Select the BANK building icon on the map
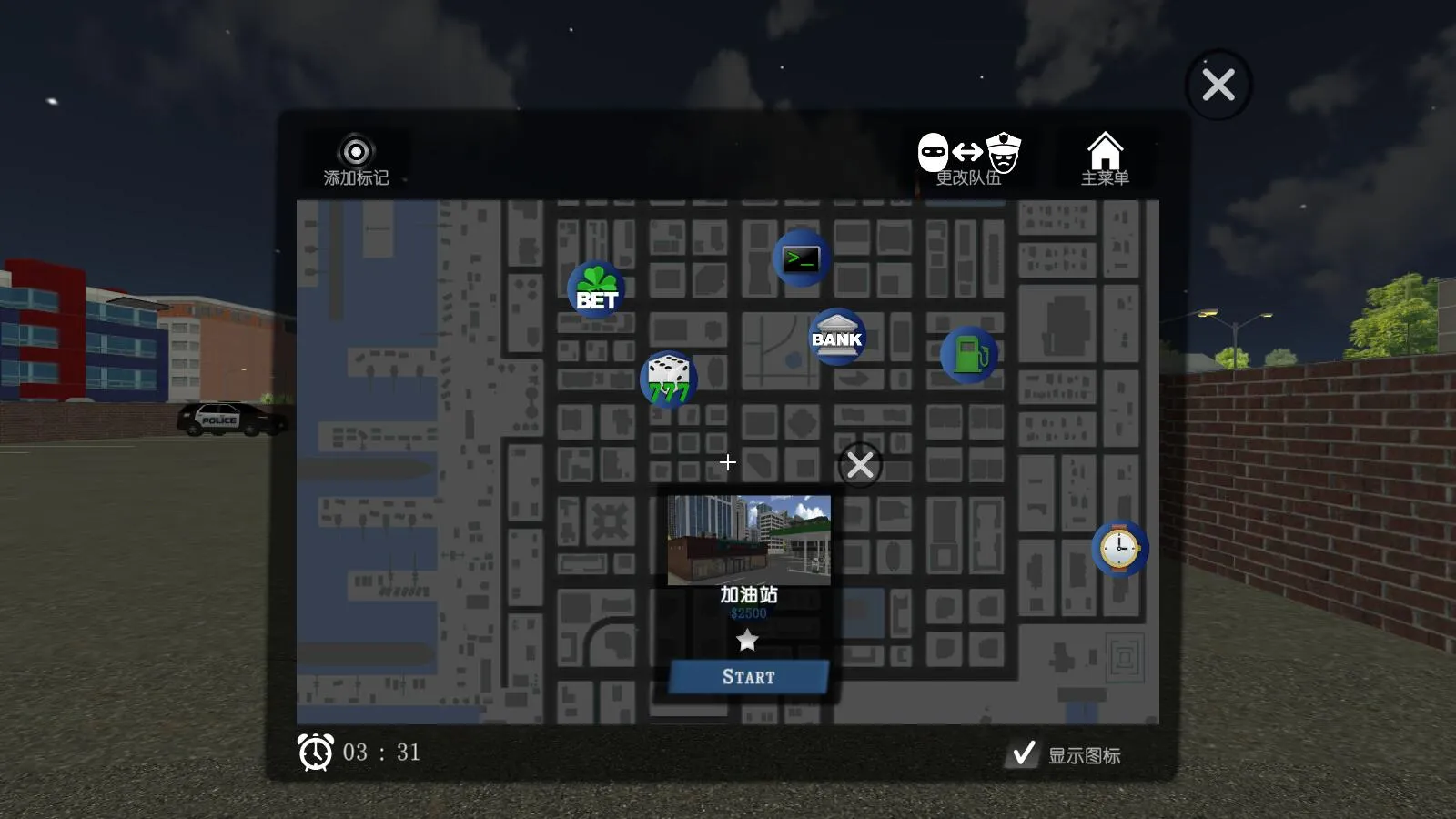This screenshot has height=819, width=1456. (836, 336)
